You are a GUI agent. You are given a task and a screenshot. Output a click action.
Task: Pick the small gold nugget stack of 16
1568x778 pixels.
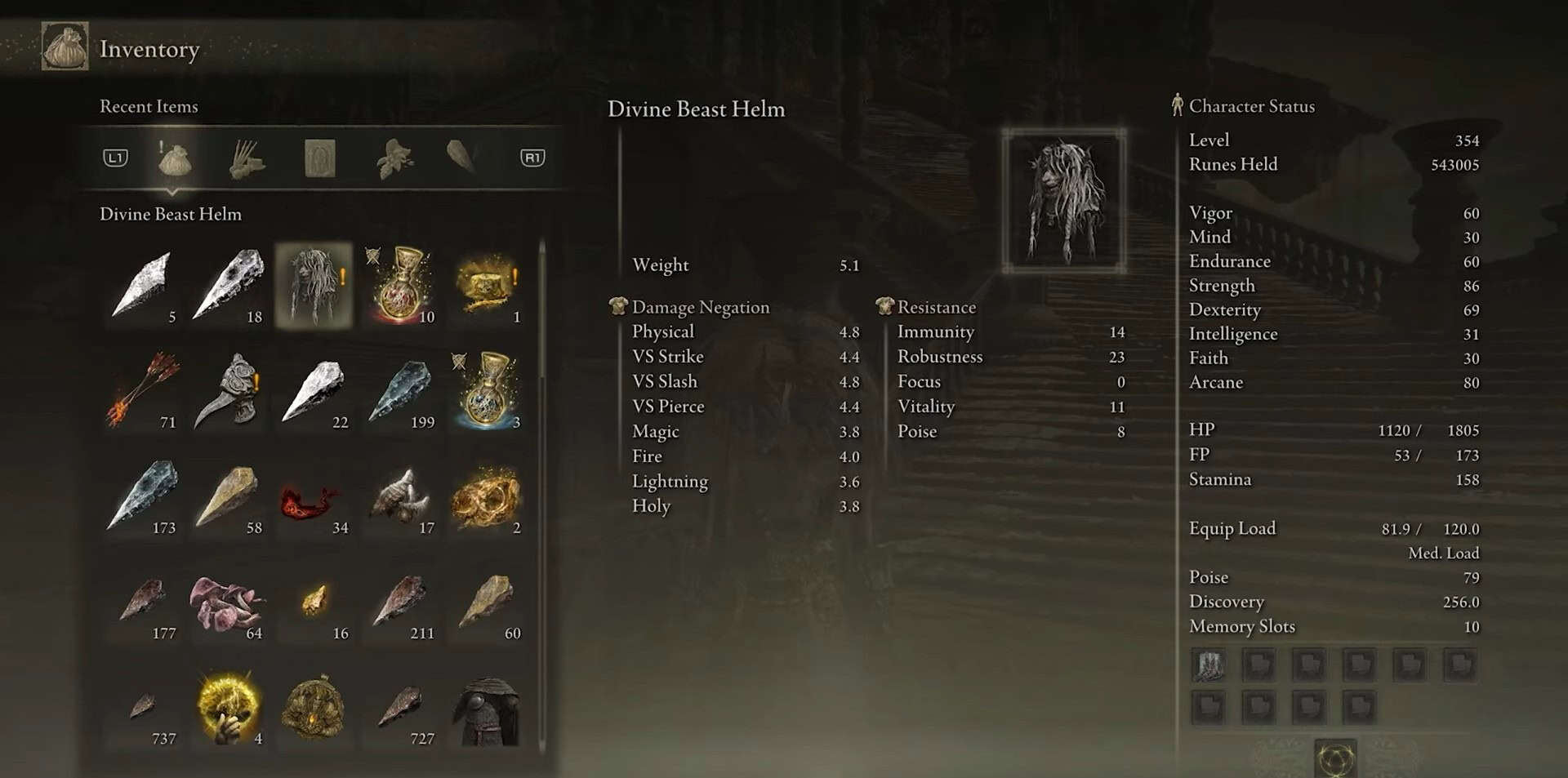[315, 602]
